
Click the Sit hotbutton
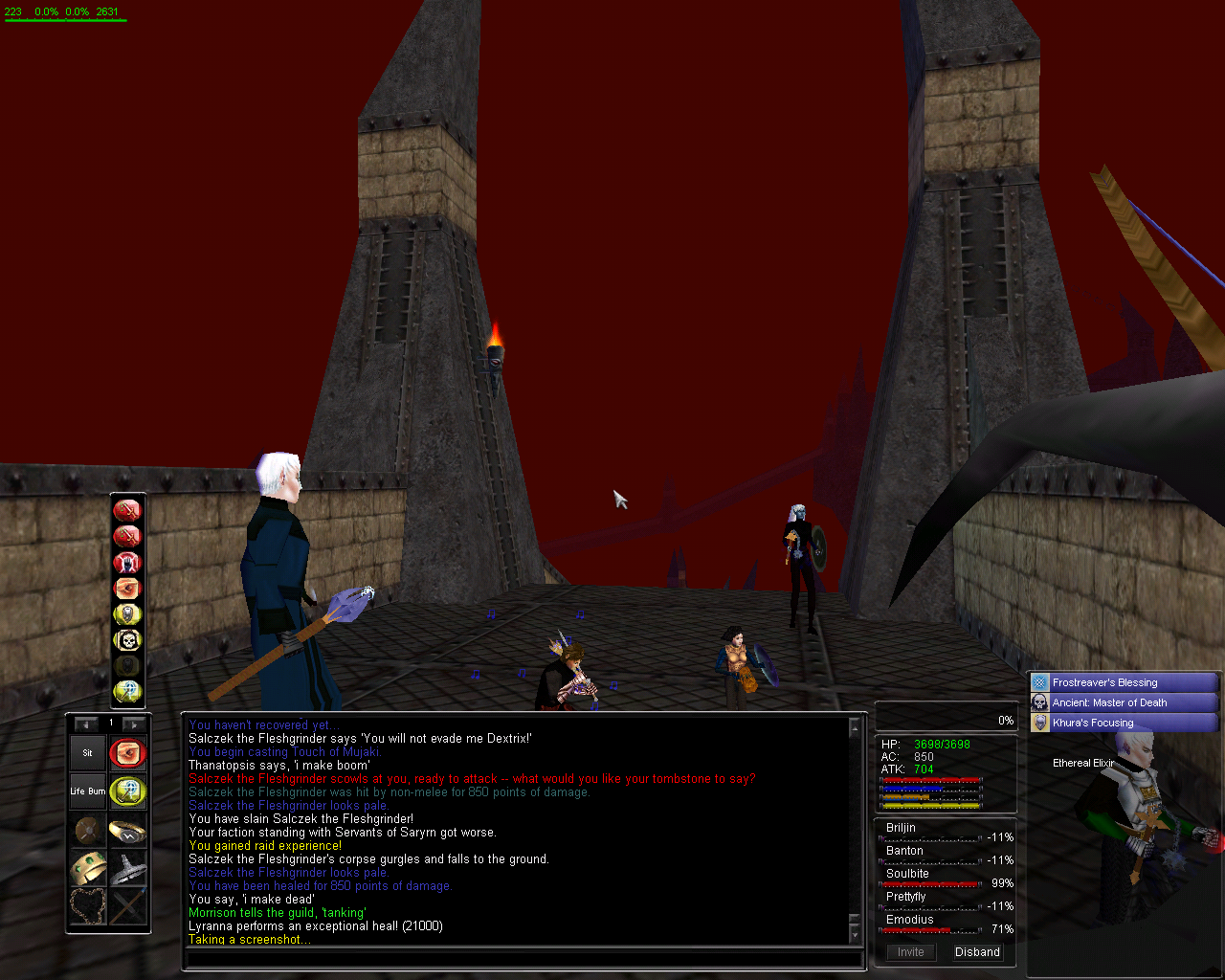pyautogui.click(x=87, y=753)
